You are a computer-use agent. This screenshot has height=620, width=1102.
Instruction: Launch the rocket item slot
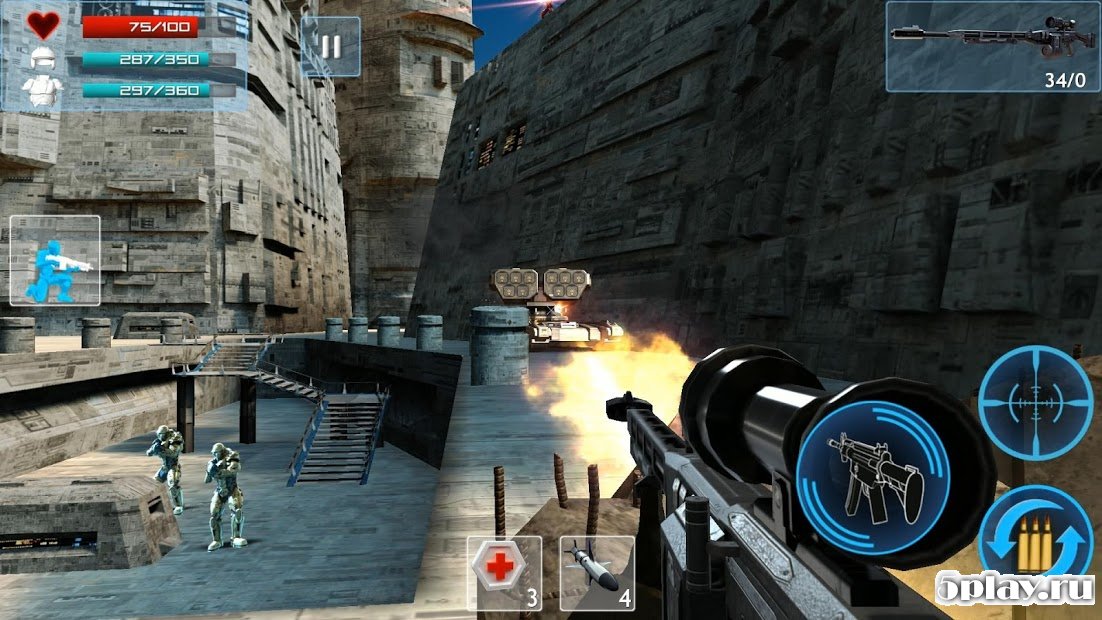point(597,572)
